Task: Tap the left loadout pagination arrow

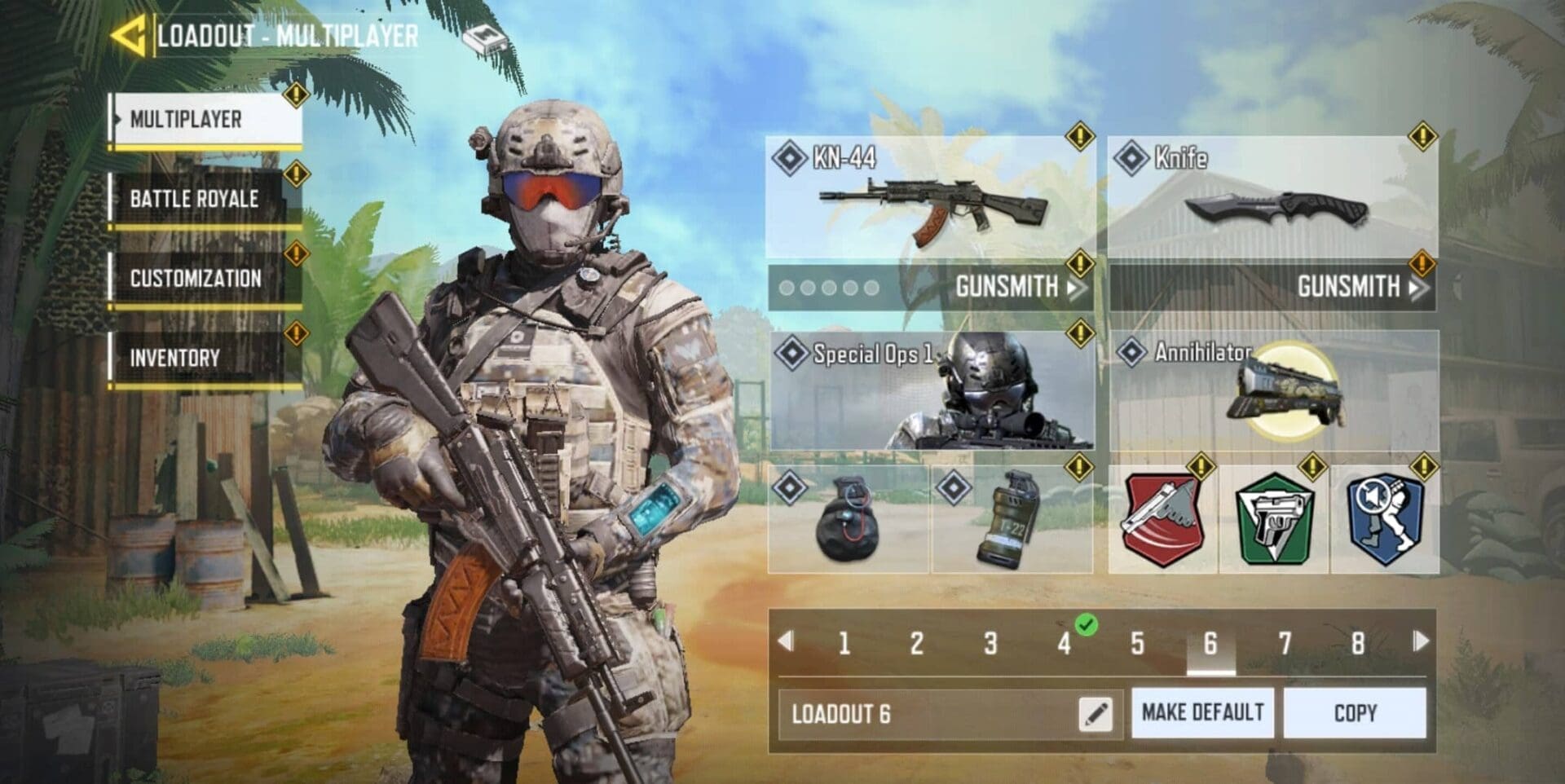Action: [x=784, y=643]
